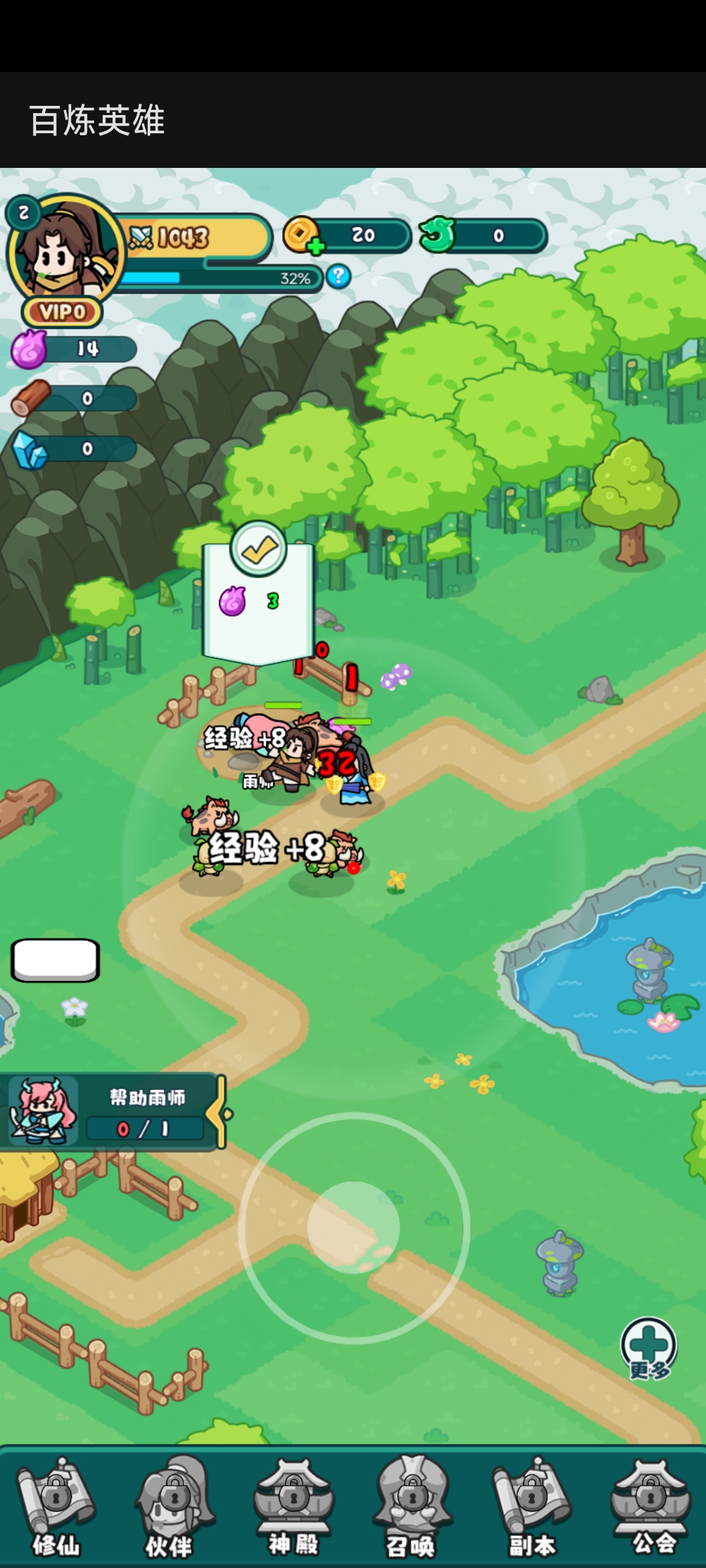Tap the virtual joystick knob
Viewport: 706px width, 1568px height.
[354, 1228]
